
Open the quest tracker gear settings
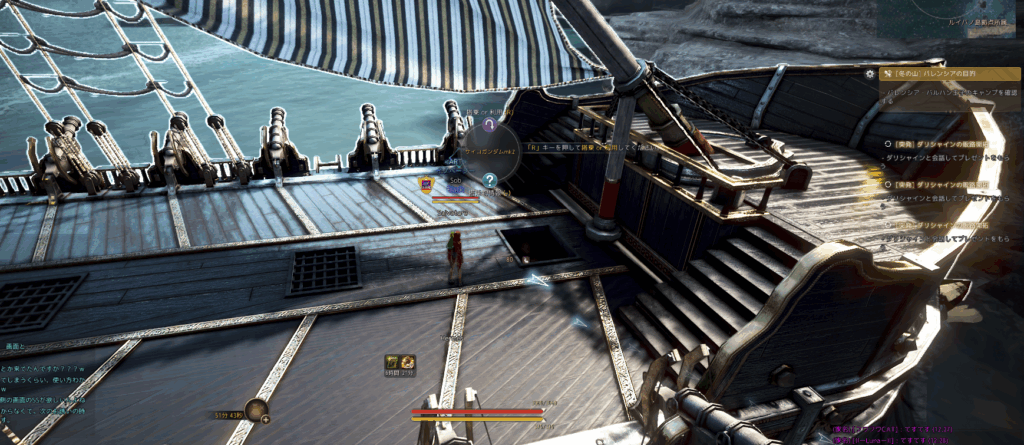[871, 74]
